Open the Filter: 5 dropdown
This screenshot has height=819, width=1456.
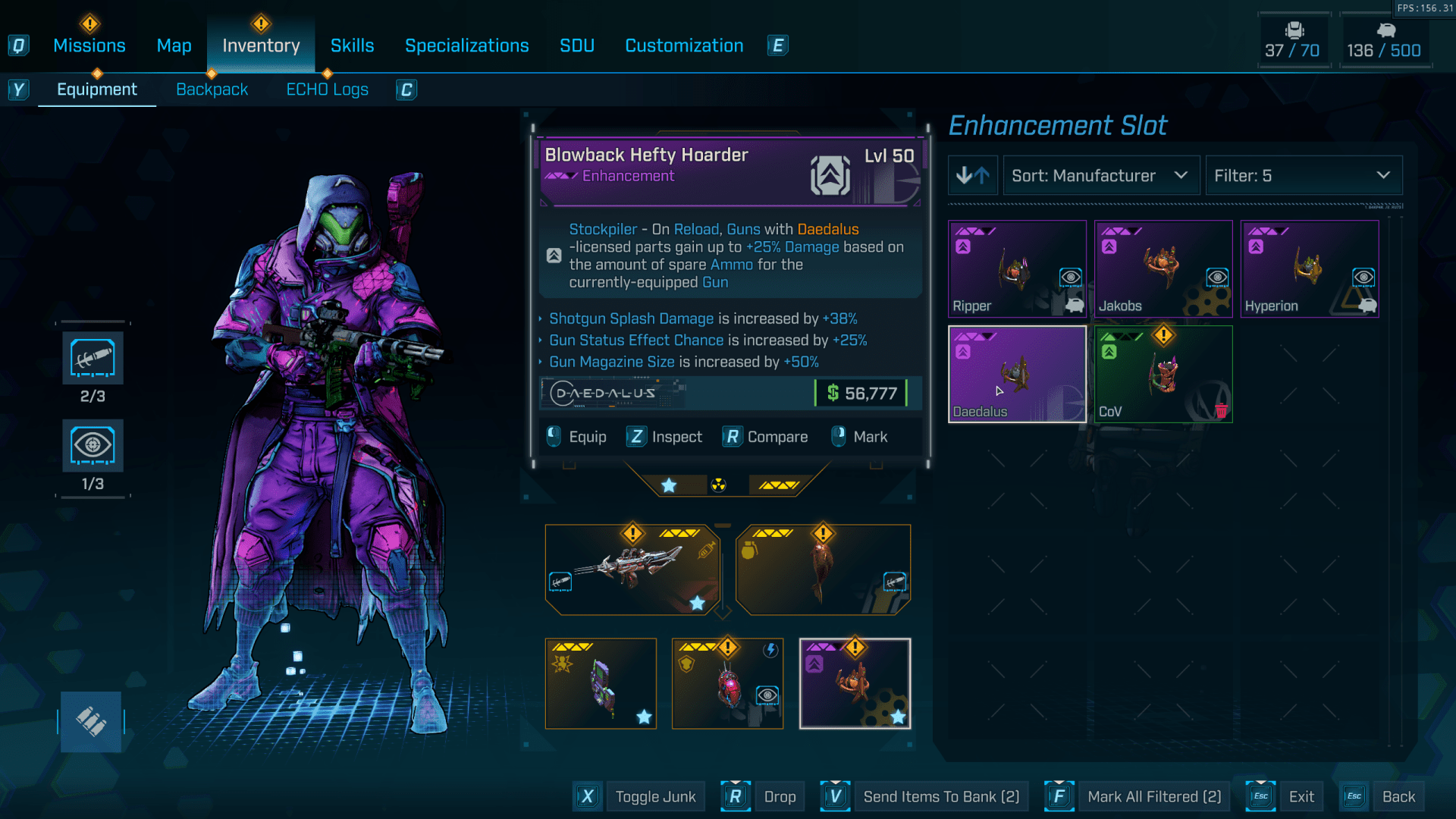point(1303,175)
